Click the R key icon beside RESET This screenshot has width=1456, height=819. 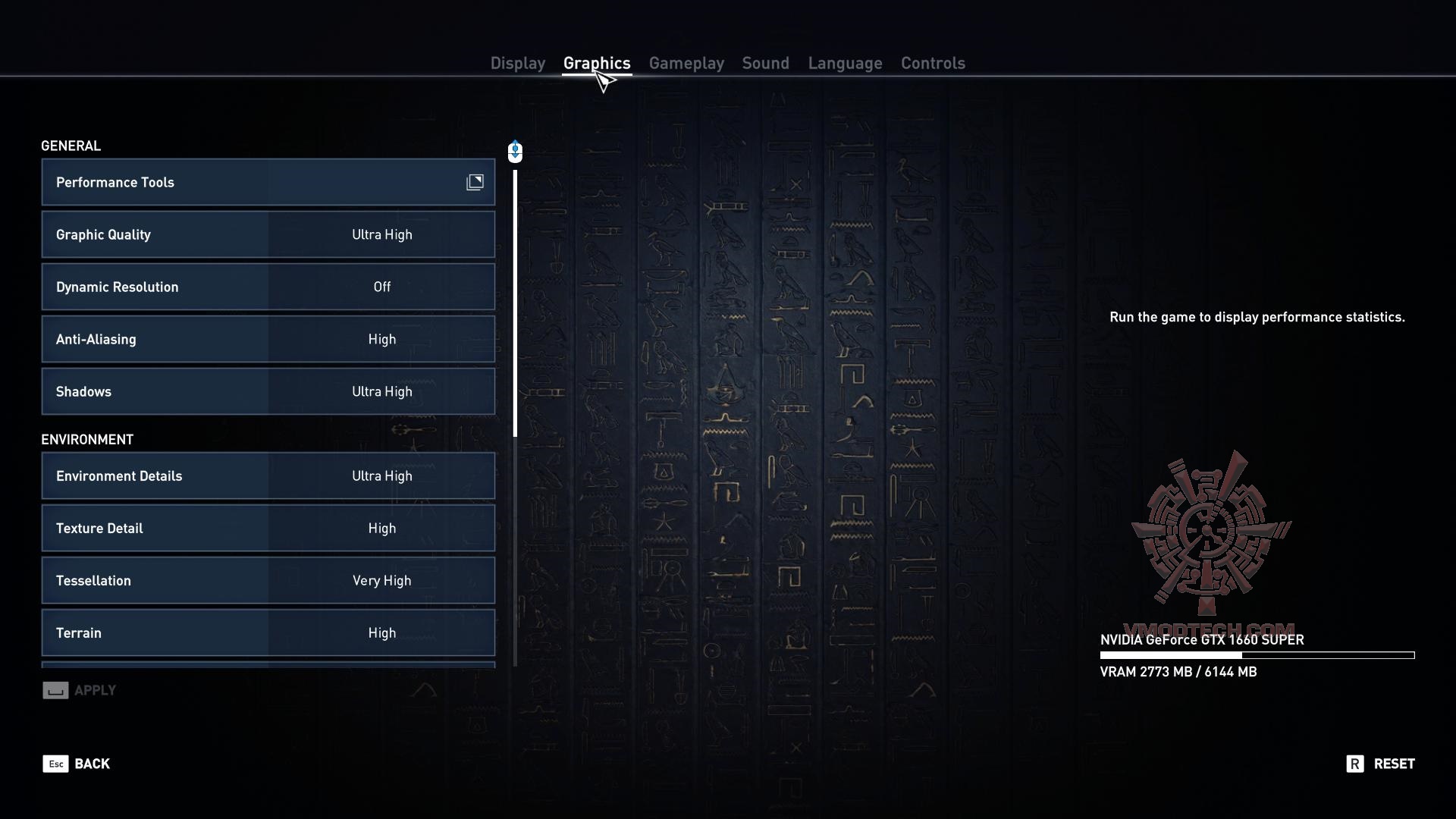tap(1357, 764)
